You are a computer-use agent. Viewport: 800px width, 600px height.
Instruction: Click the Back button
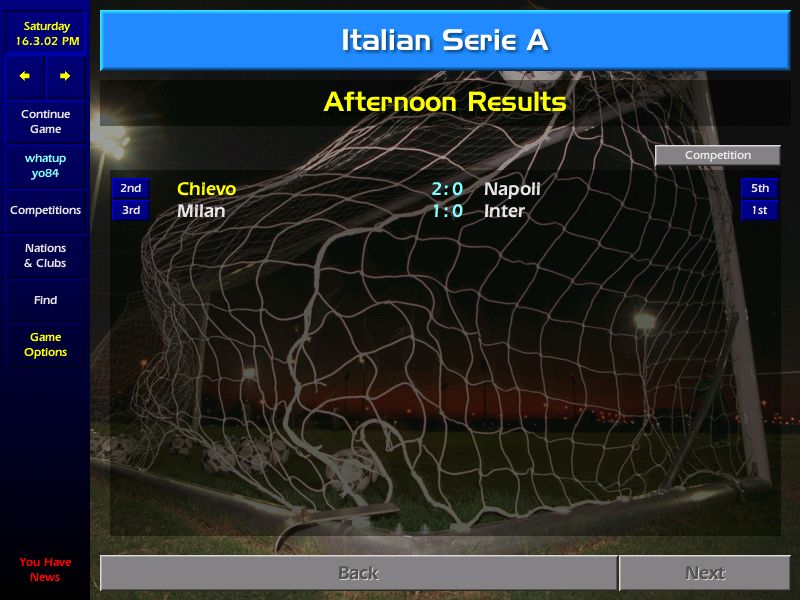358,573
